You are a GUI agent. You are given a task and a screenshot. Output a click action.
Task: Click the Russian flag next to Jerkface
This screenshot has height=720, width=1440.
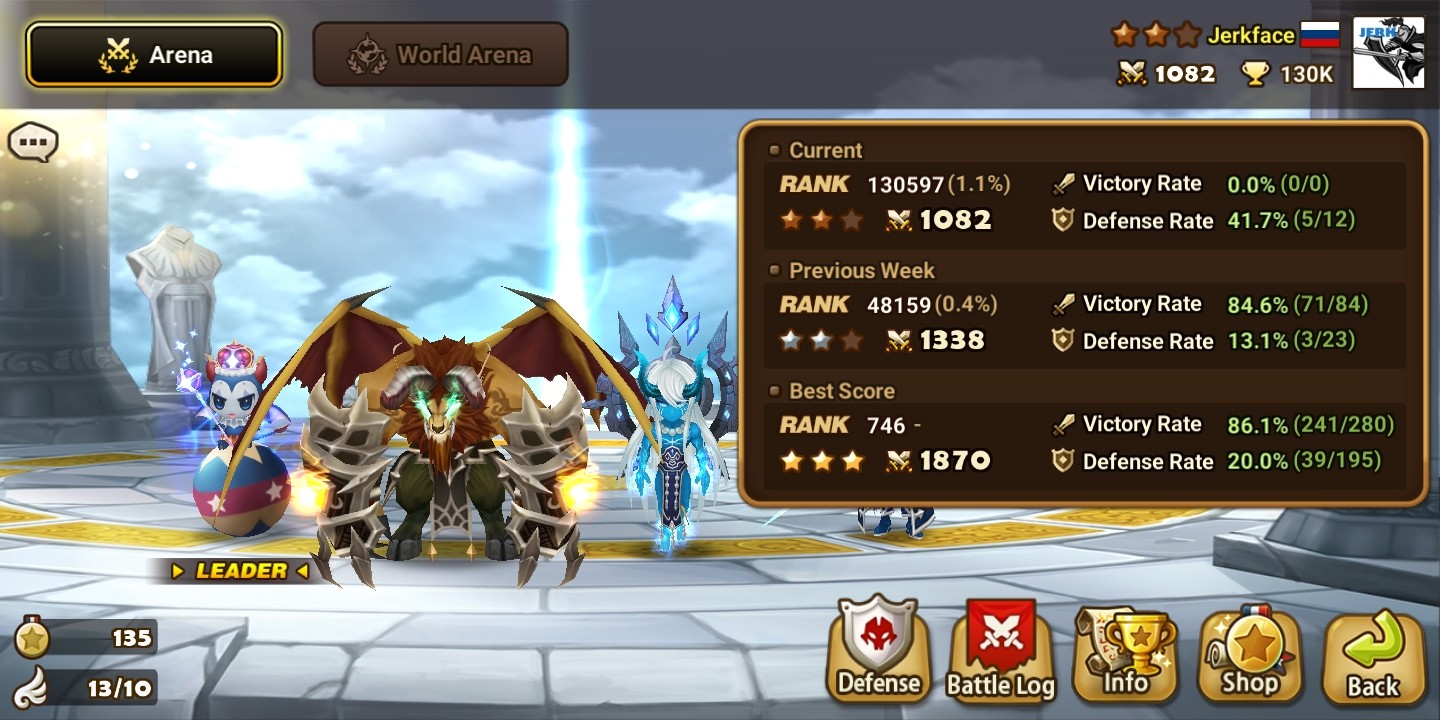pos(1319,33)
